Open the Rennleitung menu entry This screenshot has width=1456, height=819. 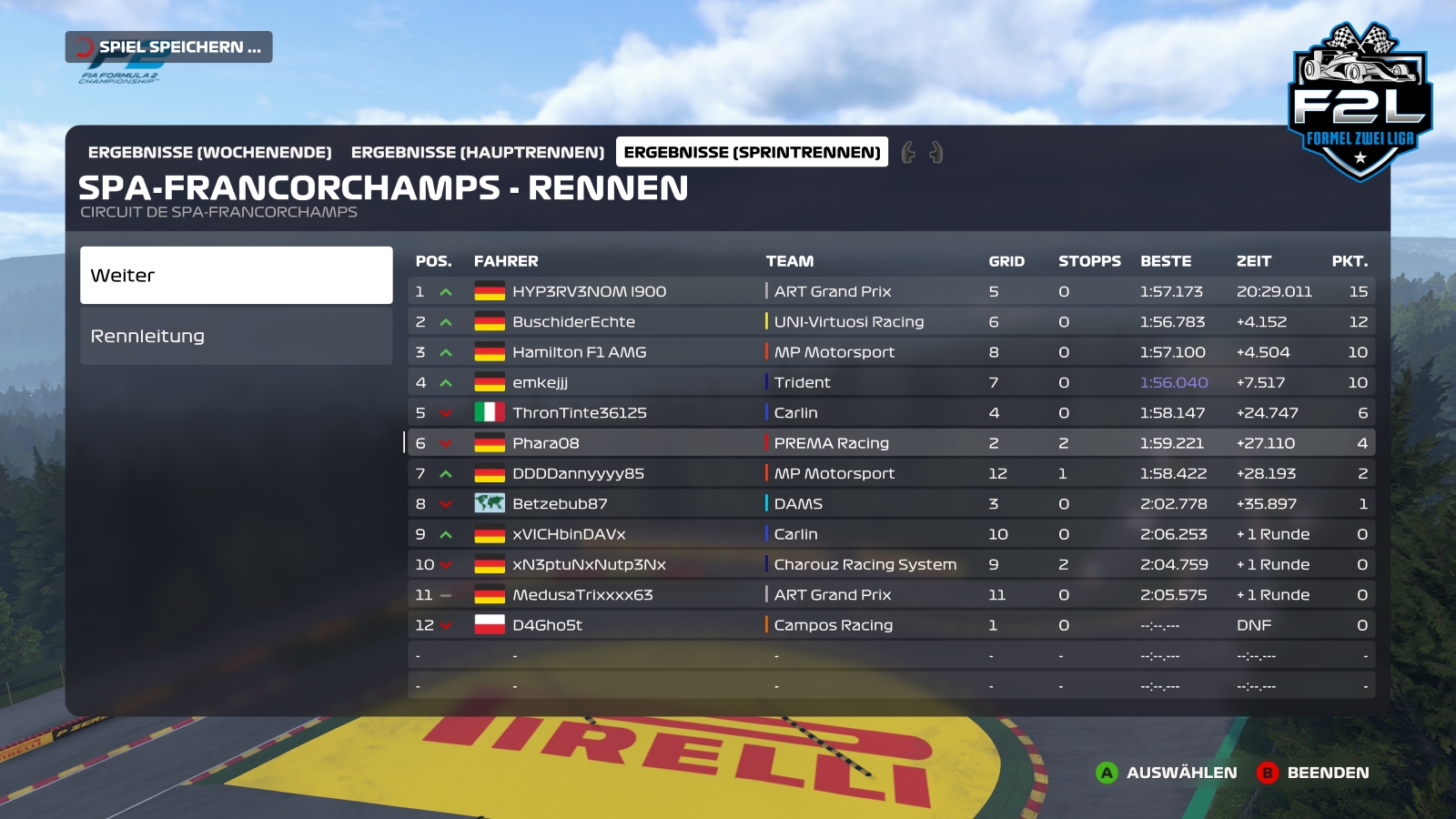pos(236,336)
